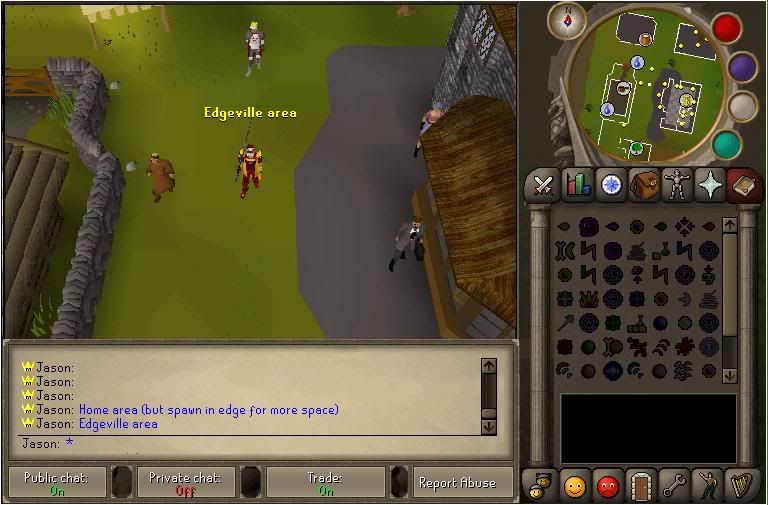Toggle the Trade chat setting
The image size is (768, 505).
(326, 483)
